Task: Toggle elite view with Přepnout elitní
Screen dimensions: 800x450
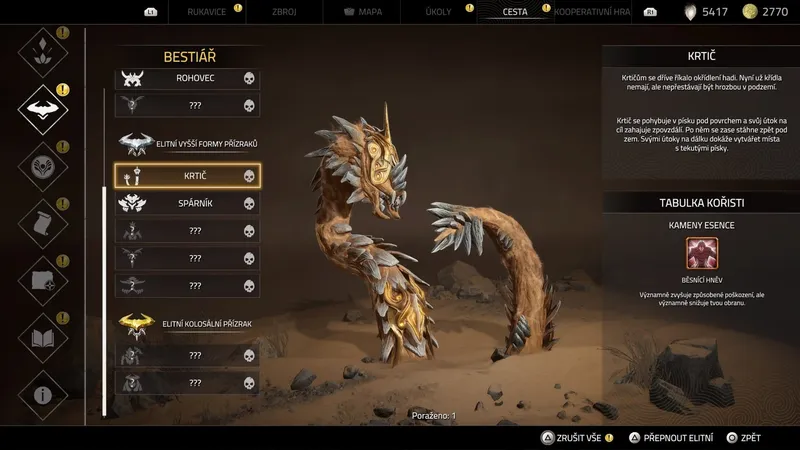Action: [x=671, y=437]
